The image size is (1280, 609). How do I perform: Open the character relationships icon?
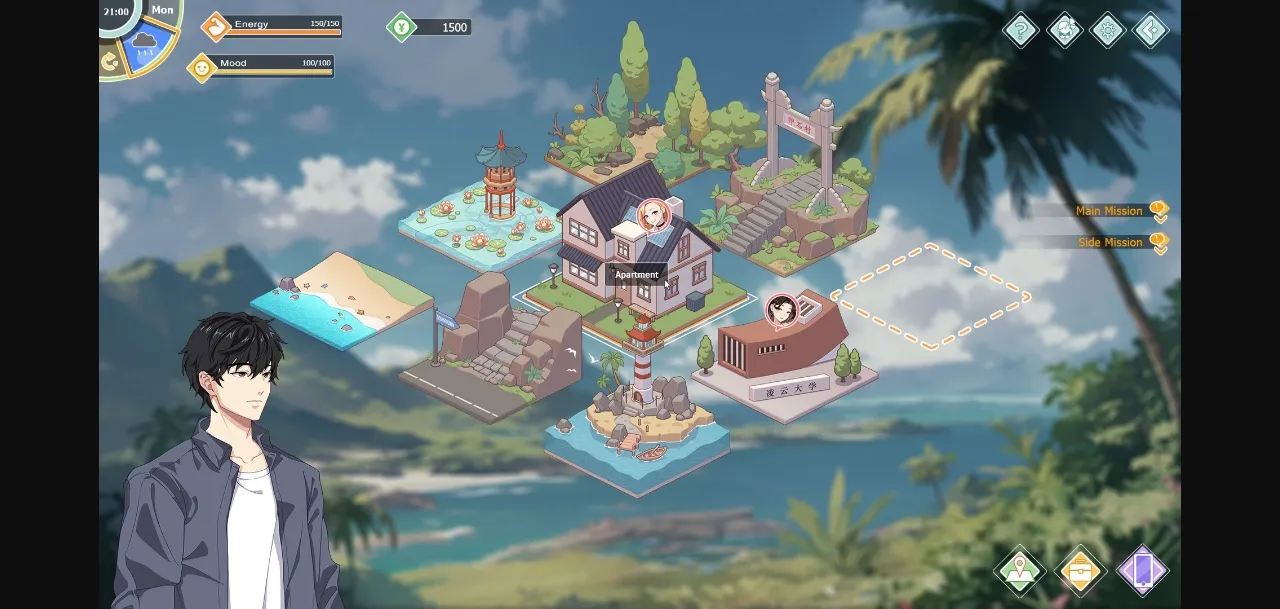coord(1064,30)
